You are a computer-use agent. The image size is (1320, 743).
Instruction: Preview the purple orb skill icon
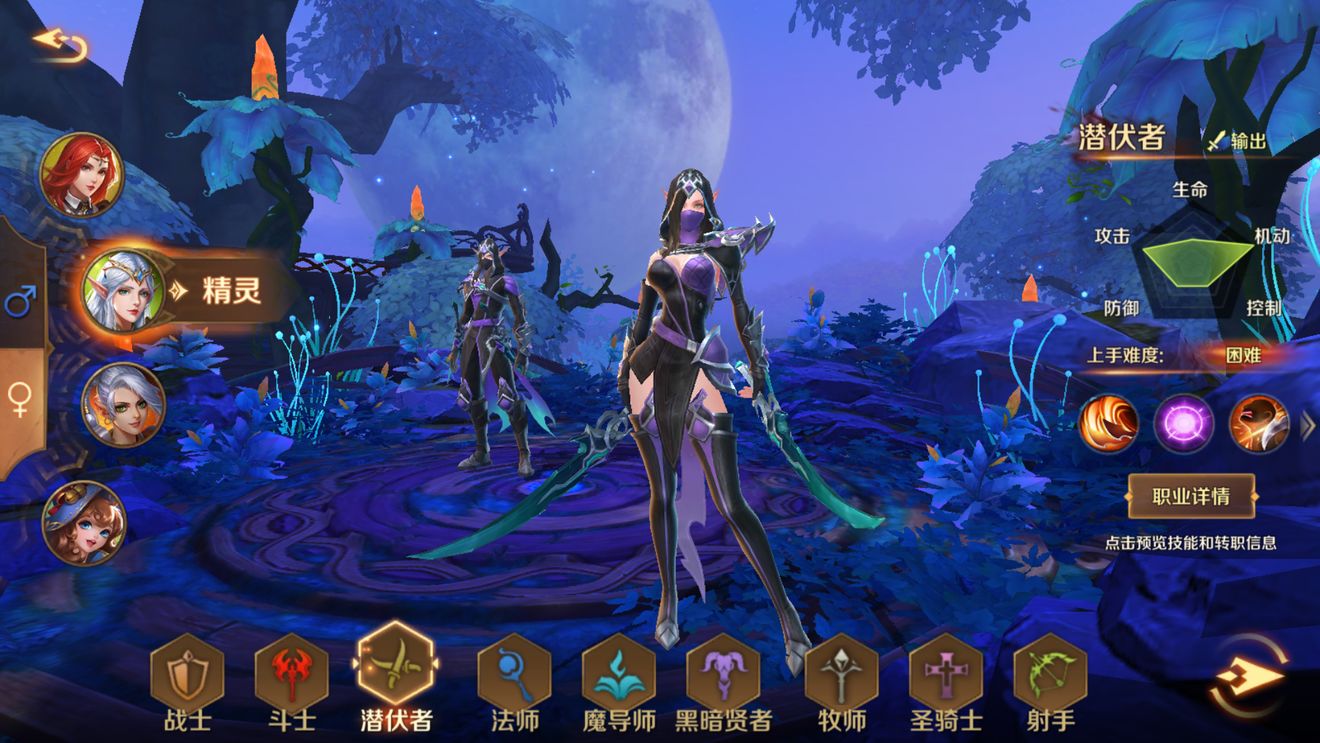pyautogui.click(x=1184, y=423)
